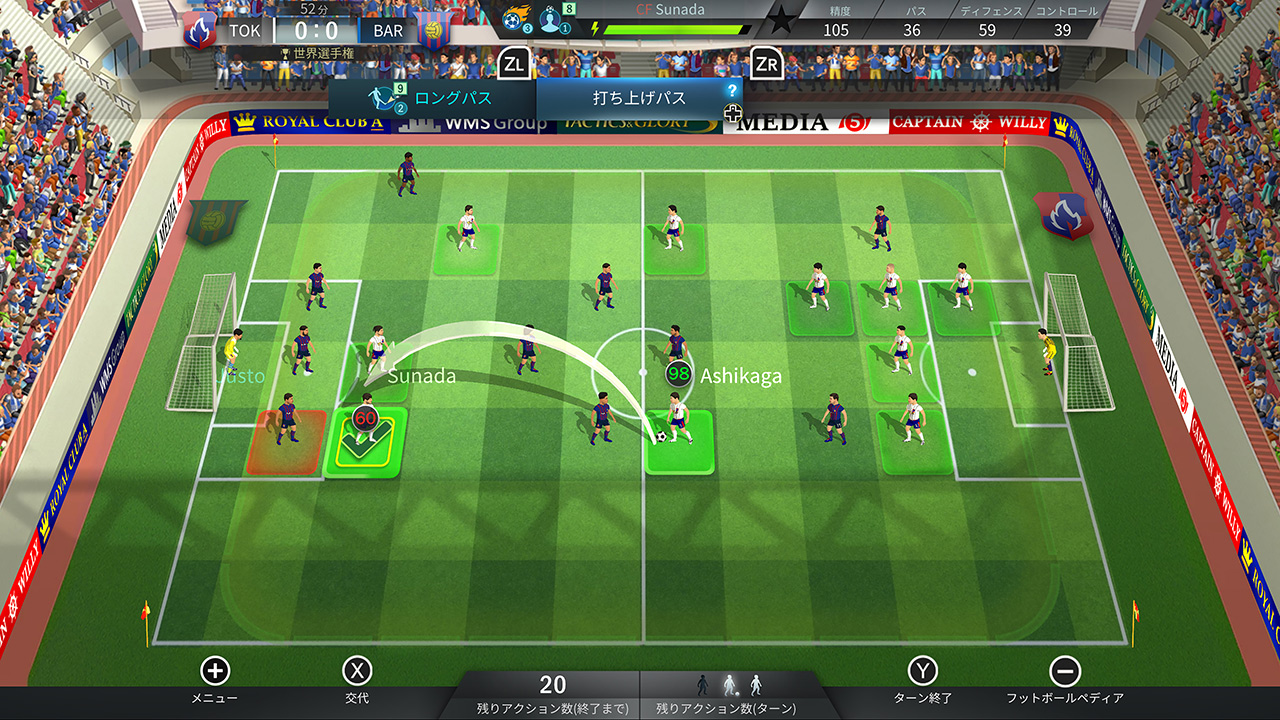Screen dimensions: 1280x720
Task: Open the player card icon with badge 8
Action: [552, 22]
